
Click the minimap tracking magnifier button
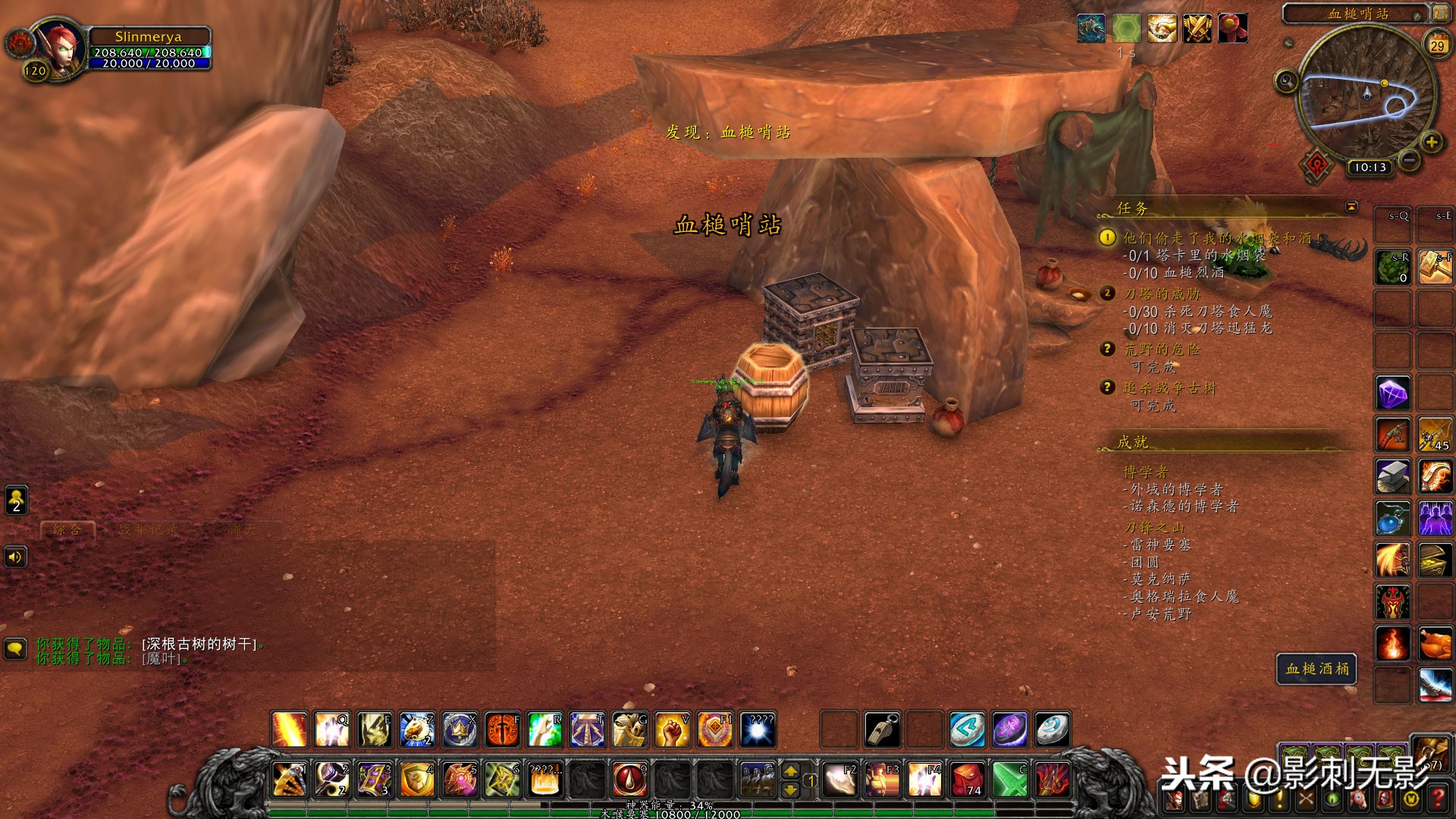(1286, 80)
